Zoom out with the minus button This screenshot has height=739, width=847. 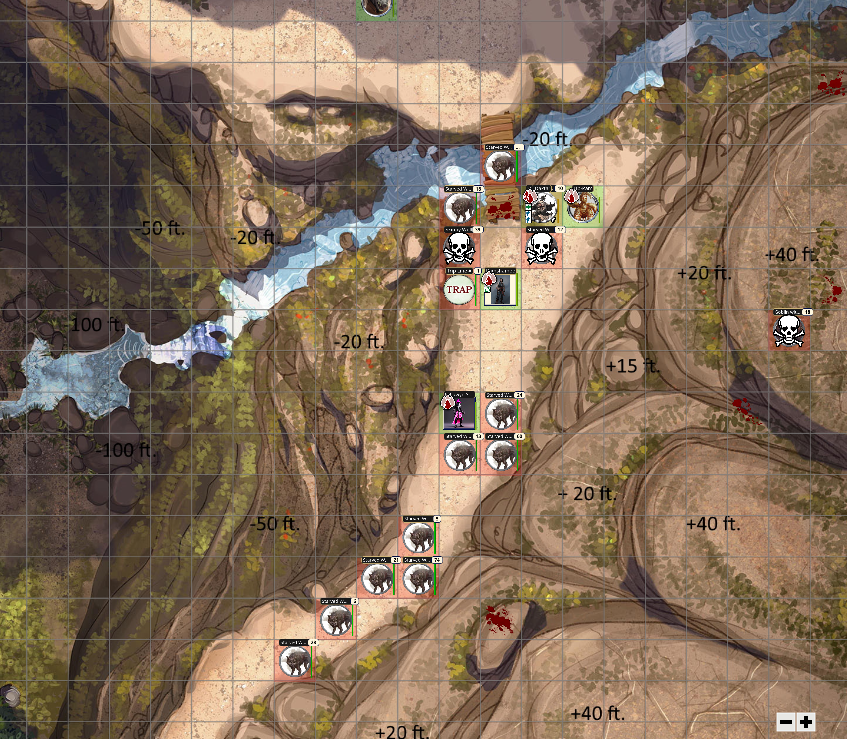pyautogui.click(x=786, y=721)
